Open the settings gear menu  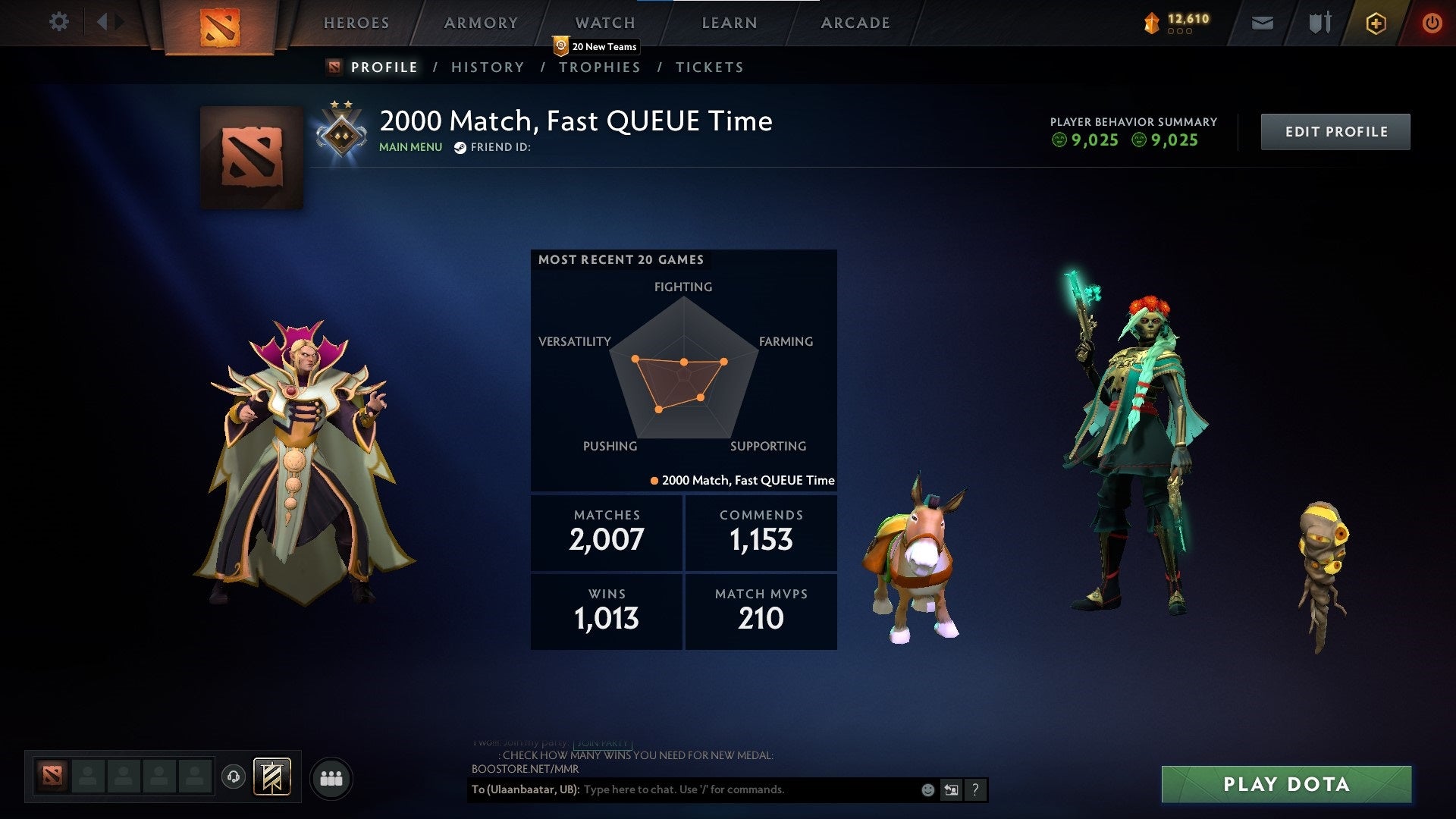pyautogui.click(x=59, y=22)
